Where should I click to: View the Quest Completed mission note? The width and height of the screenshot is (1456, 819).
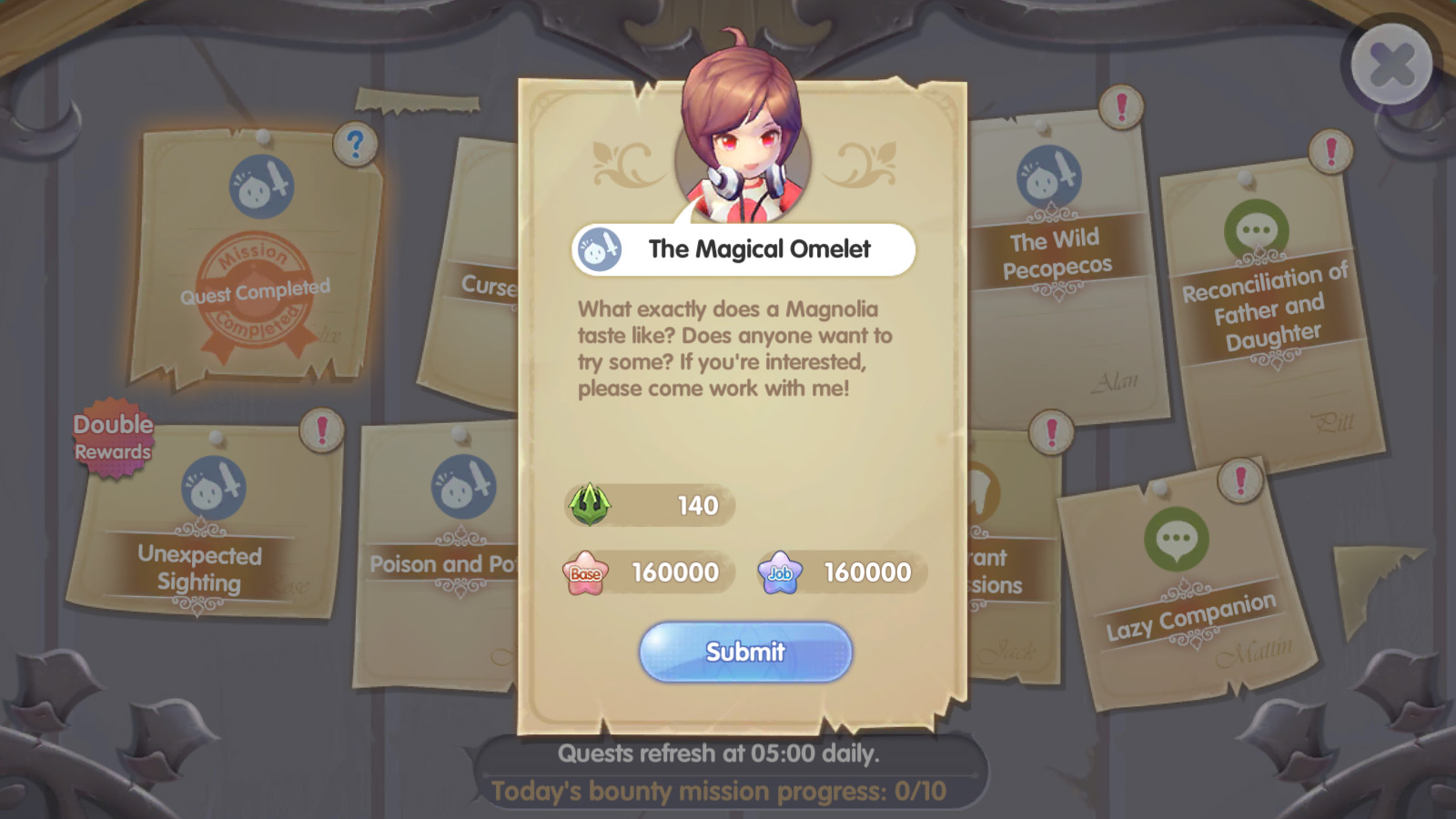256,264
